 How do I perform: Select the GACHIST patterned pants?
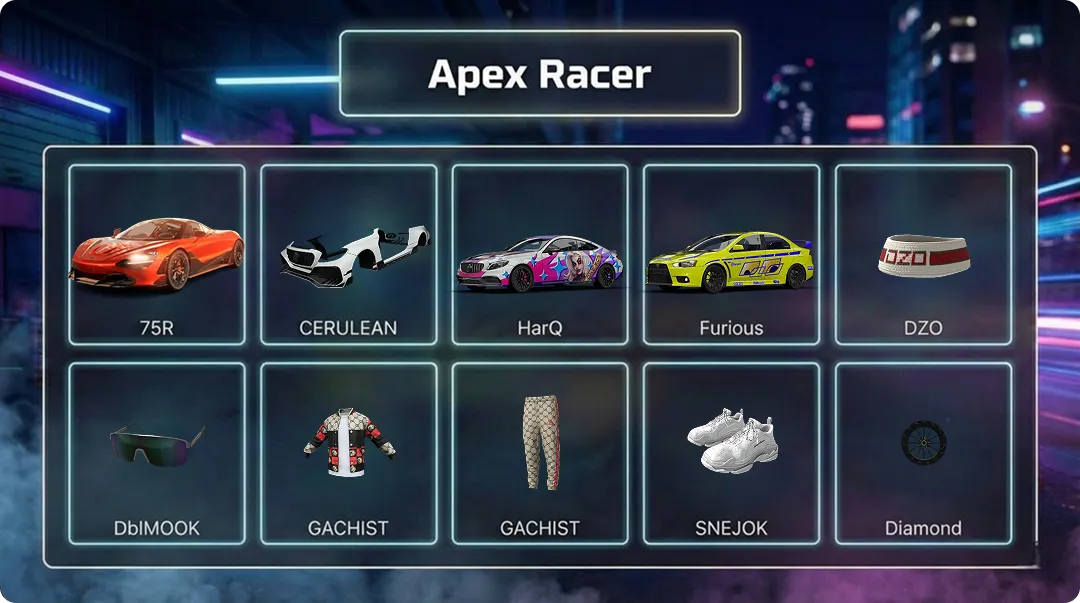540,453
